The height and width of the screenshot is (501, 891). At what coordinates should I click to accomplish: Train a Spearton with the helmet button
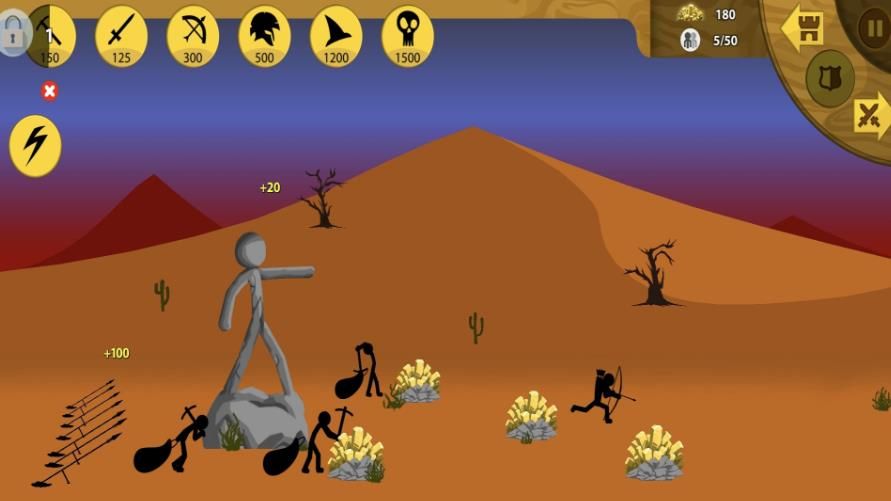point(264,37)
